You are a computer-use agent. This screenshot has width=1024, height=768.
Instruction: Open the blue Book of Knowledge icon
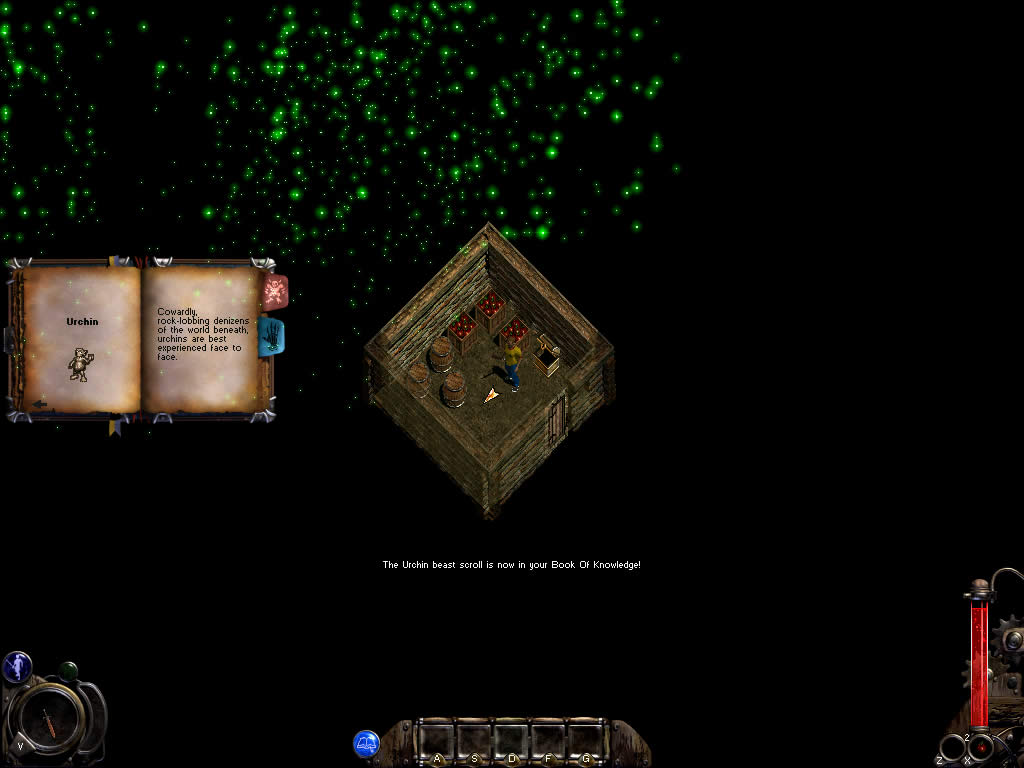coord(366,743)
